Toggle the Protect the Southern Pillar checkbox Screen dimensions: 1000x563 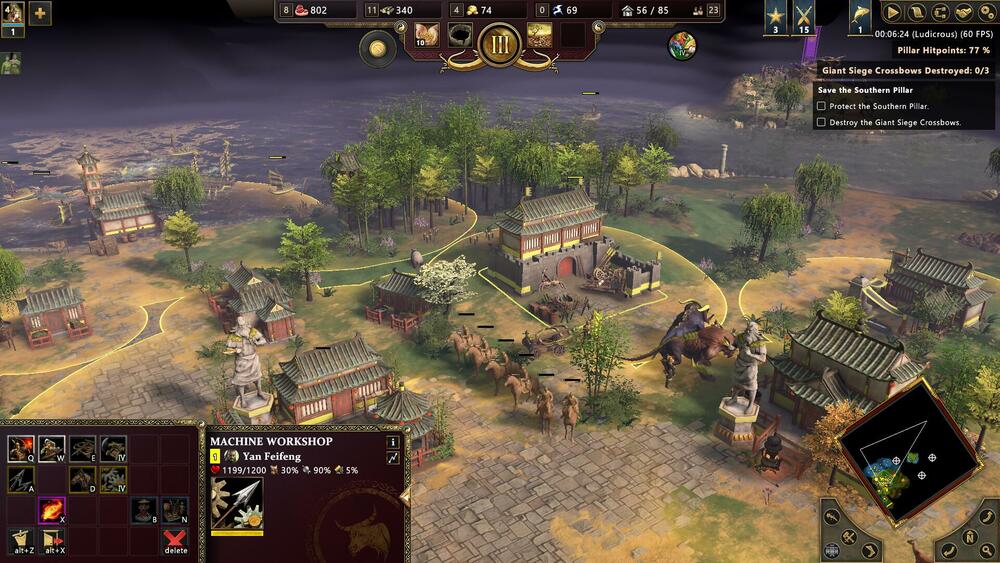(821, 106)
